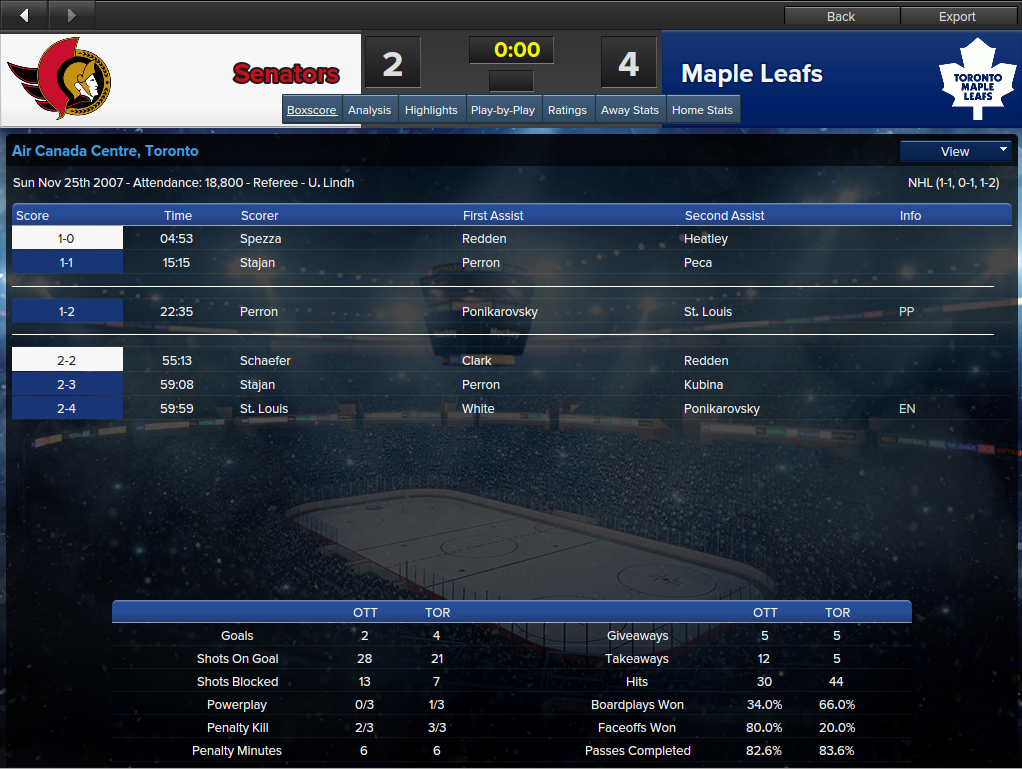Select the Spezza goal row scorer
The image size is (1022, 769).
coord(260,239)
